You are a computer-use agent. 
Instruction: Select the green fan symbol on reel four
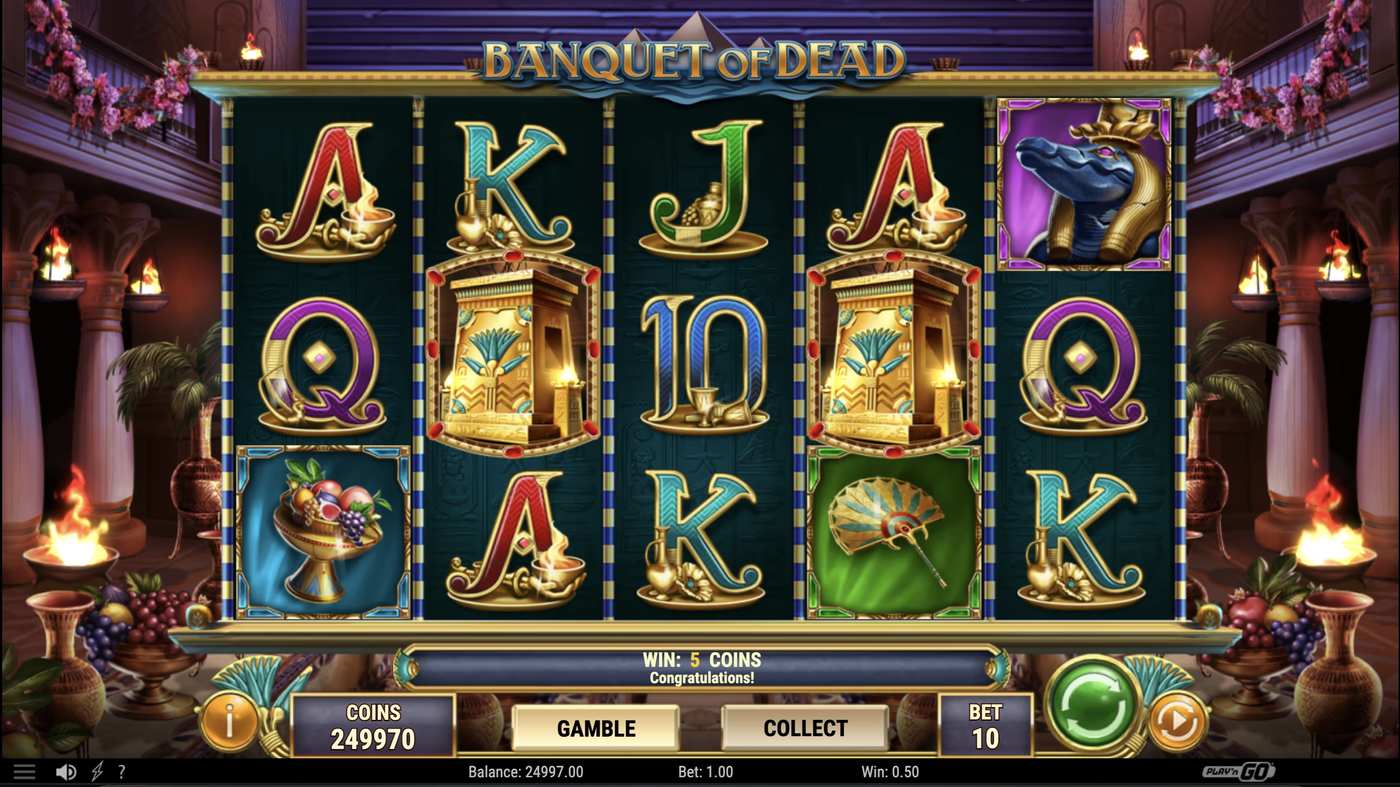pos(891,527)
